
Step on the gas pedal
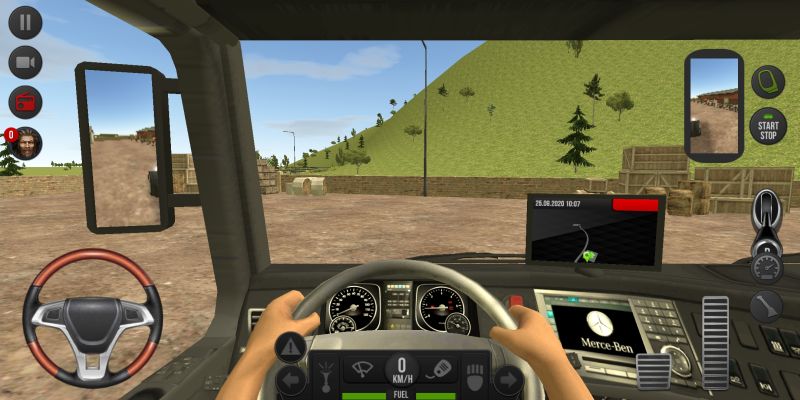[715, 342]
